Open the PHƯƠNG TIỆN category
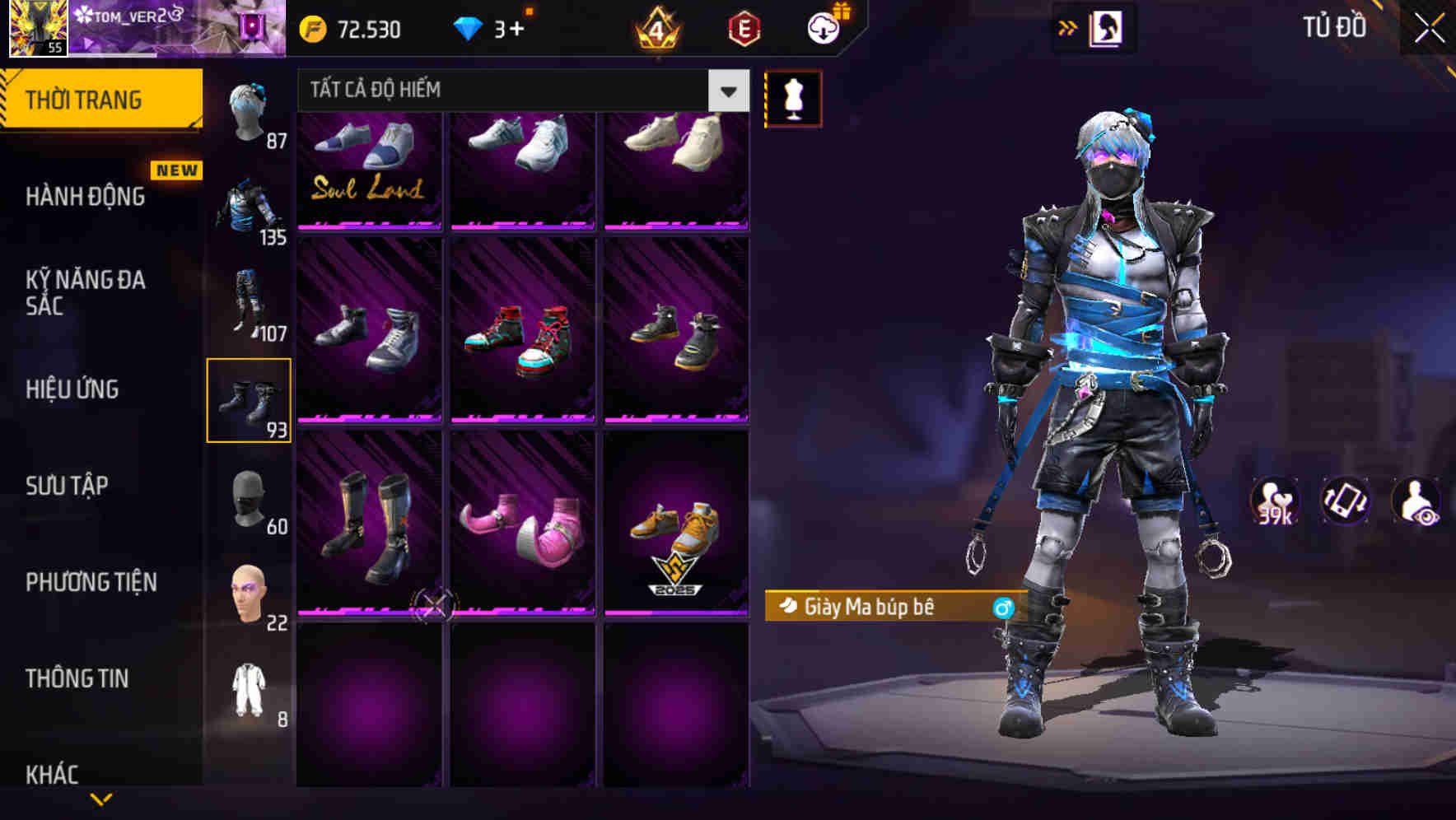1456x820 pixels. pyautogui.click(x=91, y=581)
